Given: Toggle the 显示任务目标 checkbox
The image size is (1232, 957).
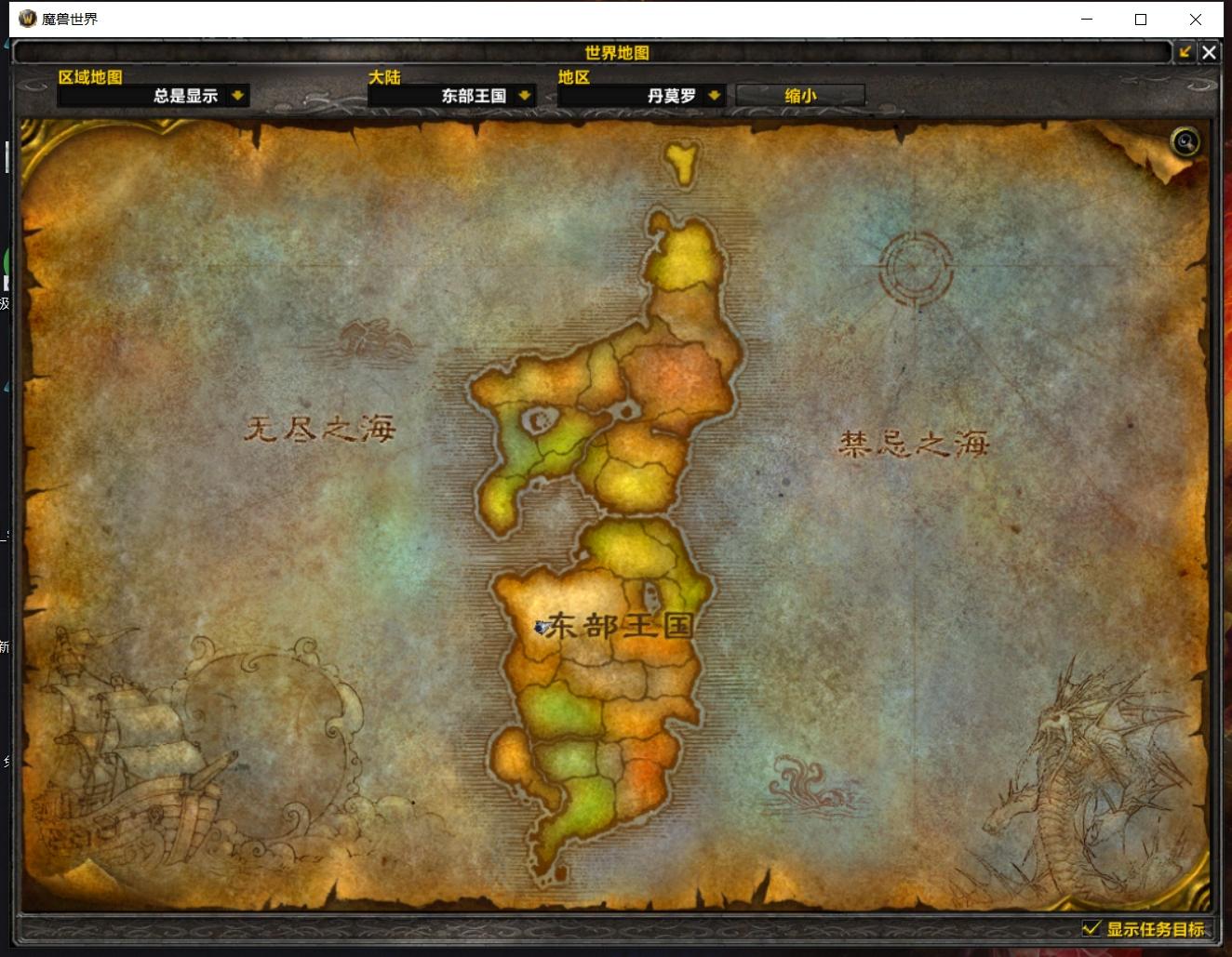Looking at the screenshot, I should pyautogui.click(x=1091, y=927).
